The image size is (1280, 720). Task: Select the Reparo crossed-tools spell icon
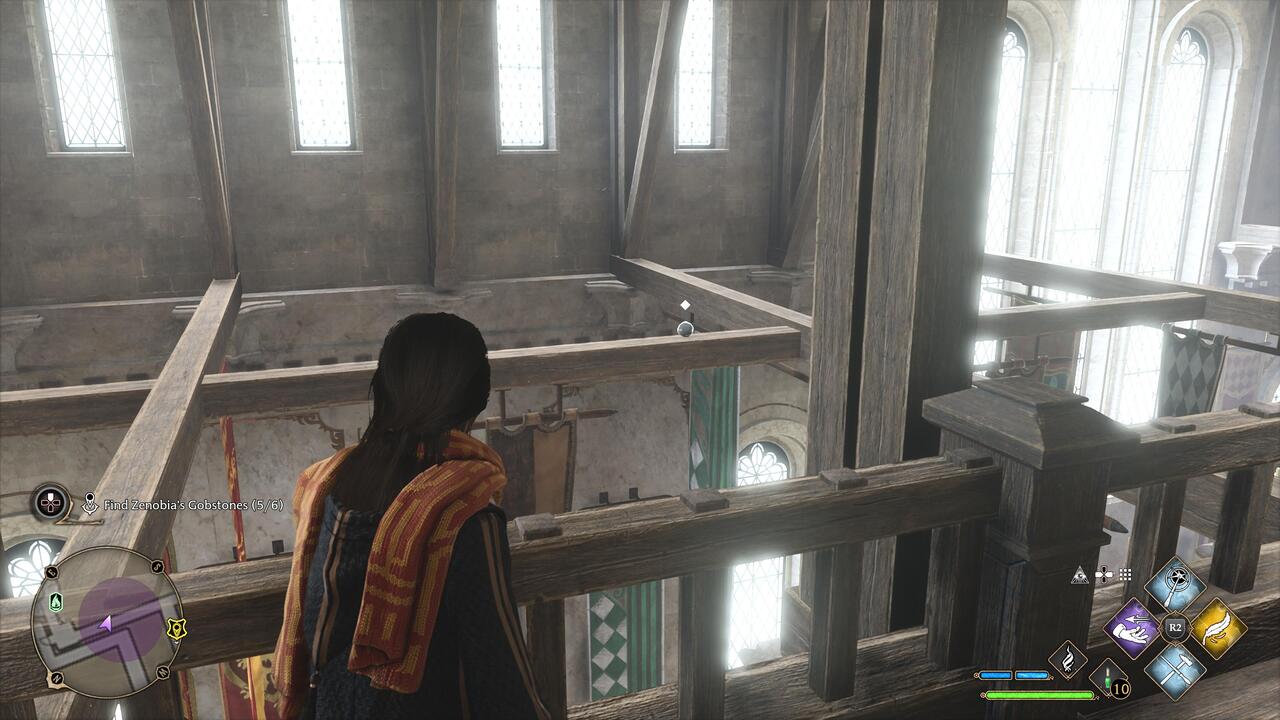point(1176,669)
